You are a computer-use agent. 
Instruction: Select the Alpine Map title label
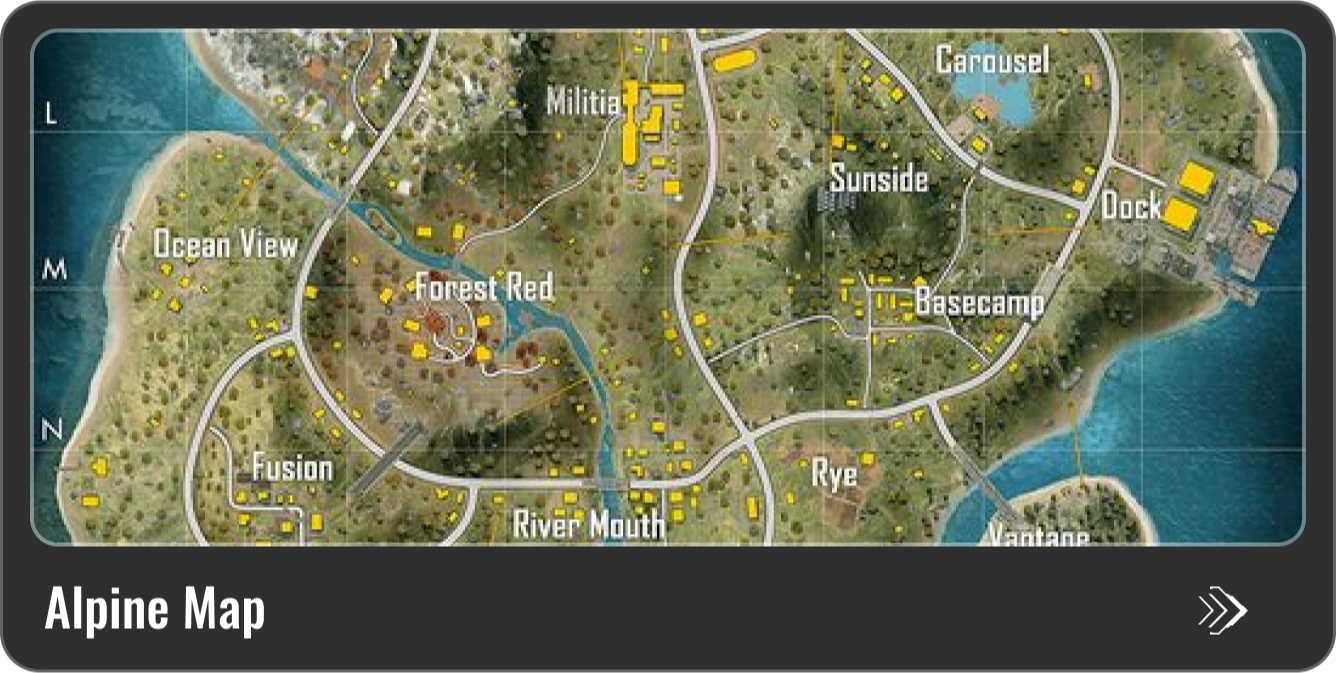(x=155, y=610)
